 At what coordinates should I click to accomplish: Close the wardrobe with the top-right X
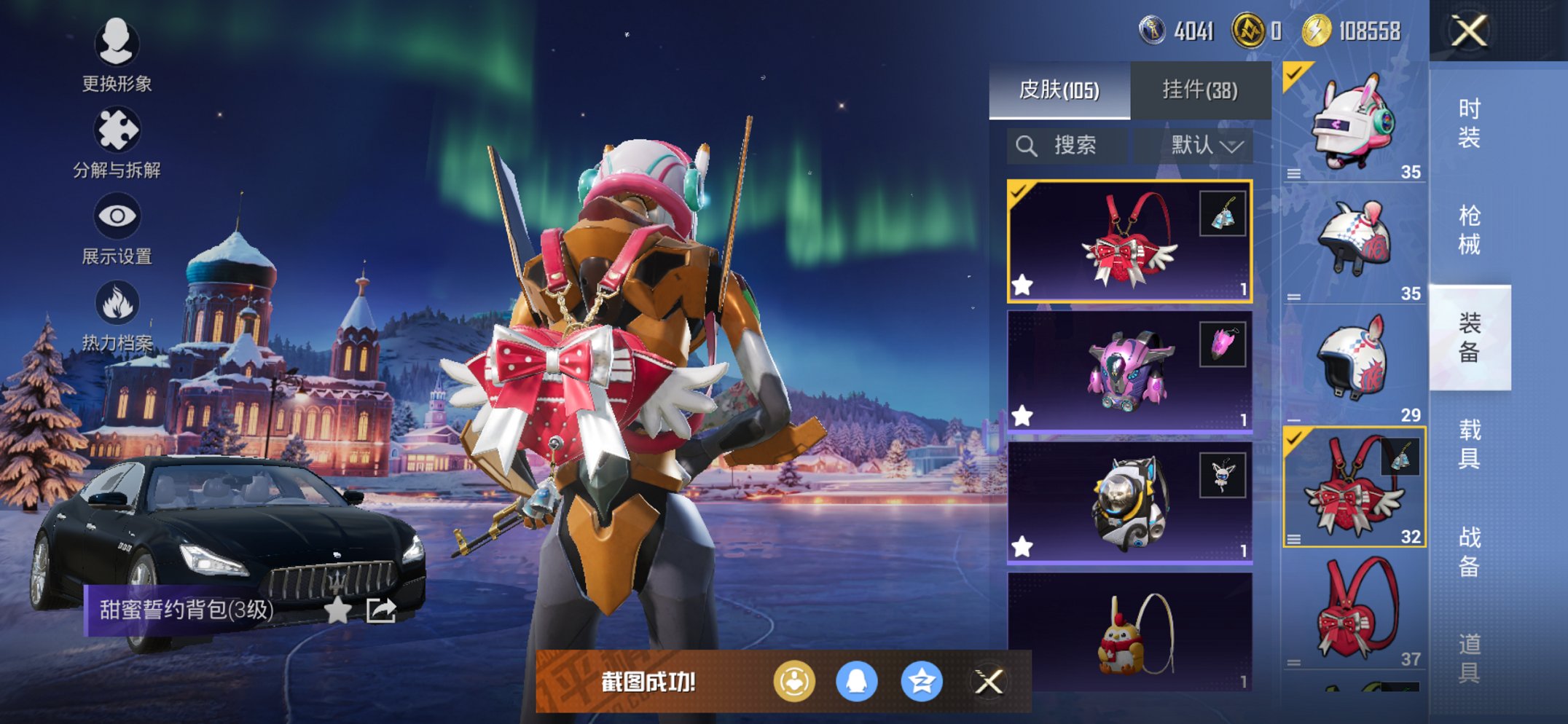(x=1468, y=31)
